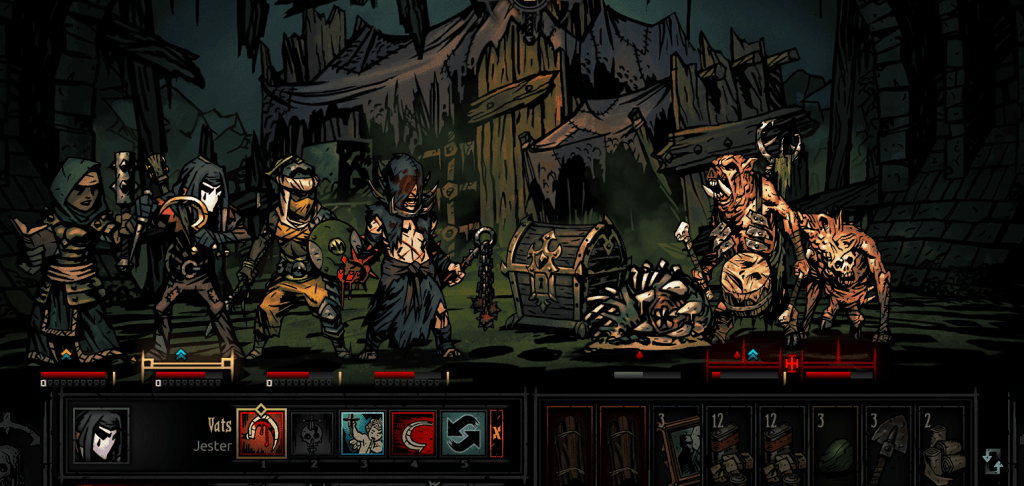Toggle the inventory panel swap arrows
The height and width of the screenshot is (486, 1024).
[992, 461]
